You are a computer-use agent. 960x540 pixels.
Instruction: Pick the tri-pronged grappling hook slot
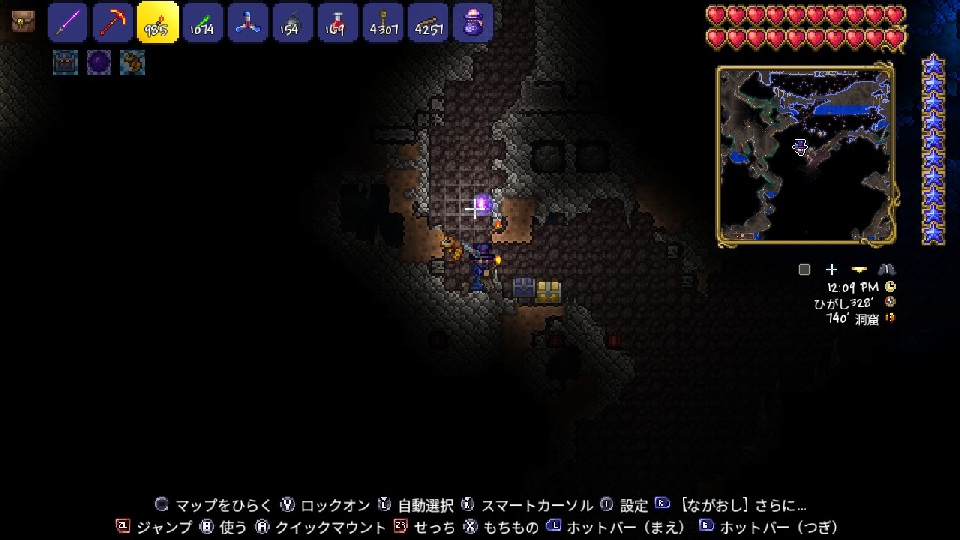[247, 22]
